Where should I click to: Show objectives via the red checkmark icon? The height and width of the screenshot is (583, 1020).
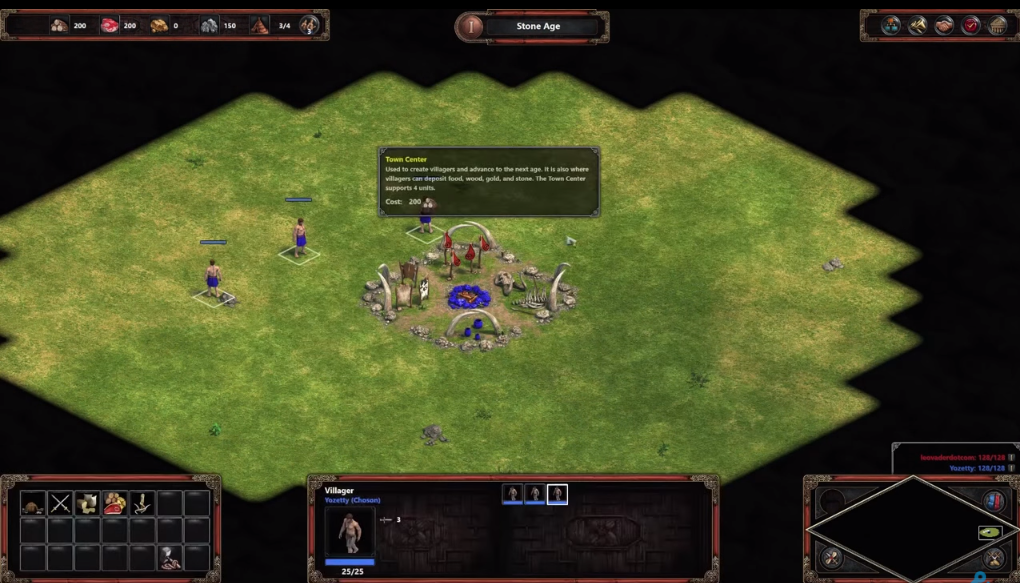(x=971, y=26)
